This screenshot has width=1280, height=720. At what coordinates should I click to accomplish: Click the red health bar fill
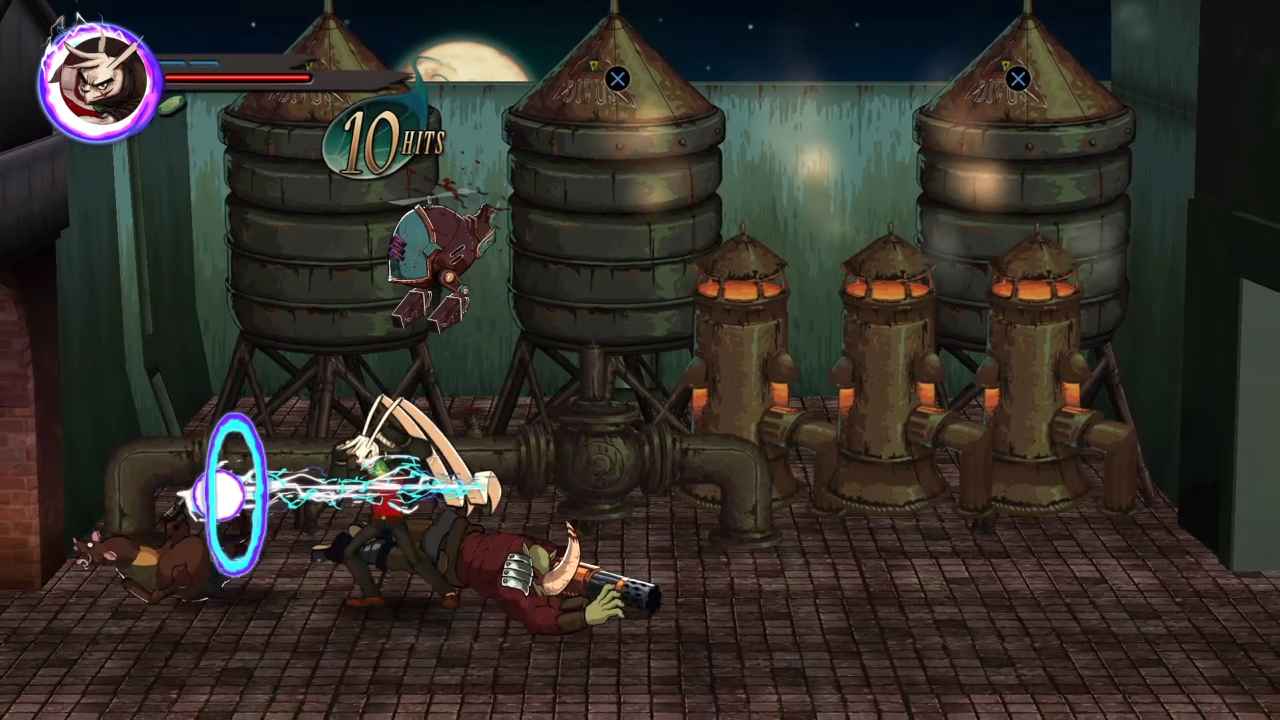(x=240, y=76)
